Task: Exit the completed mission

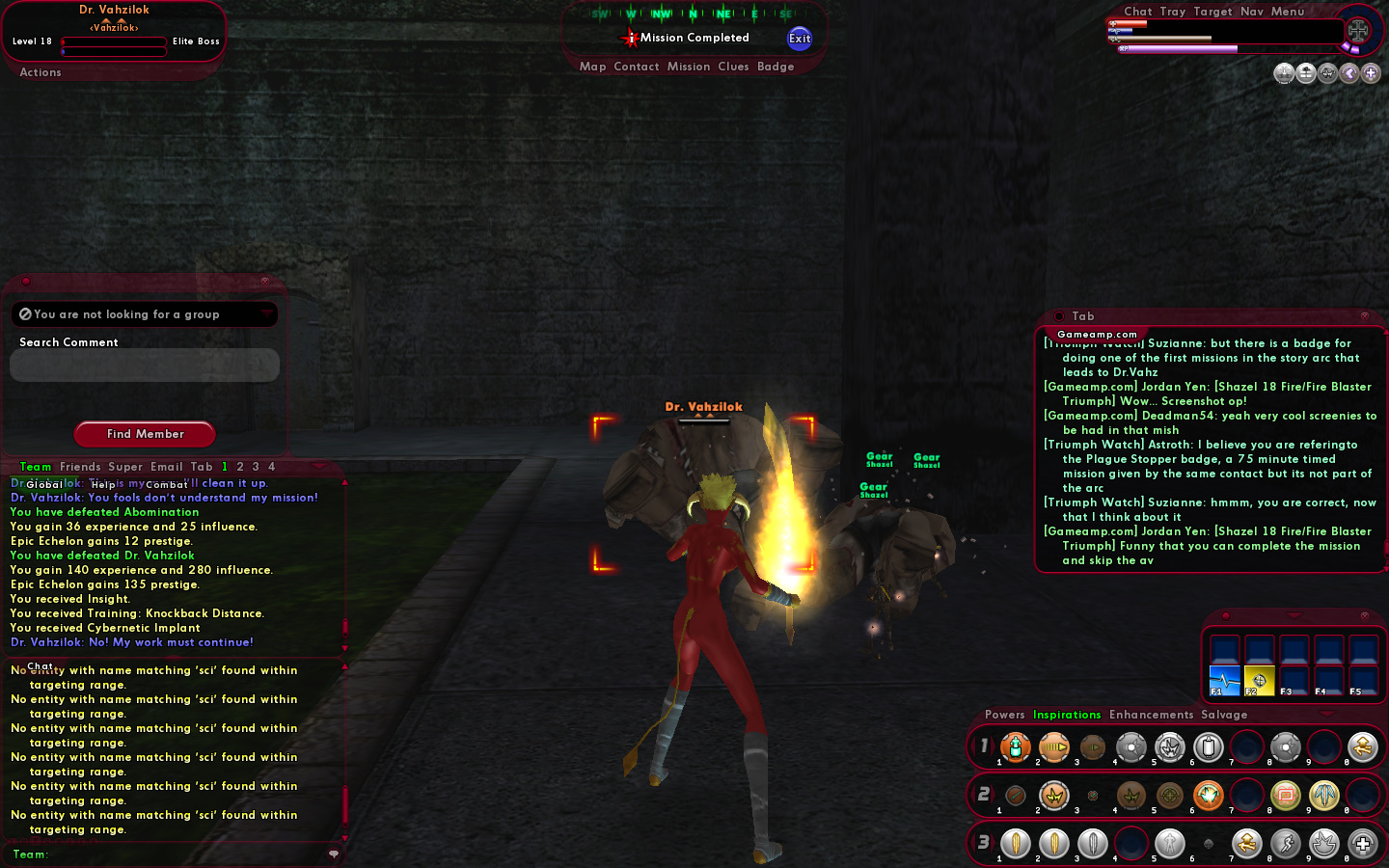Action: tap(800, 39)
